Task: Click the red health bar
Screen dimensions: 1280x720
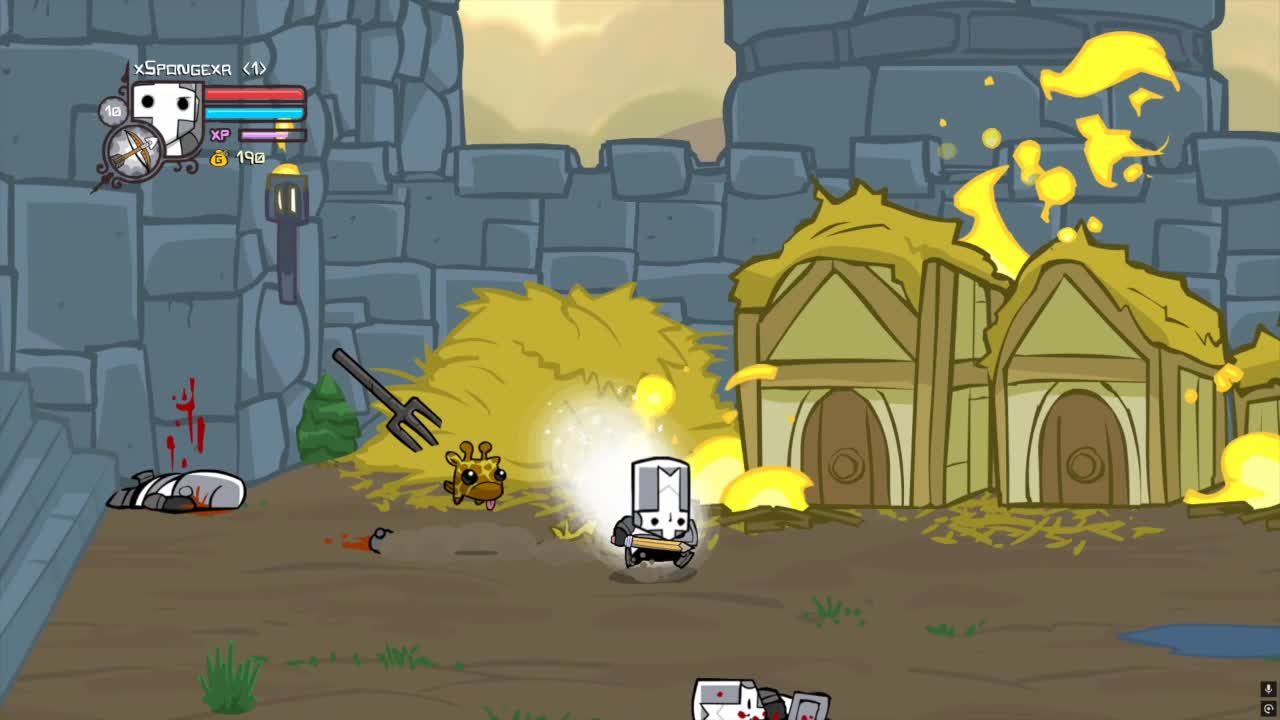Action: point(252,95)
